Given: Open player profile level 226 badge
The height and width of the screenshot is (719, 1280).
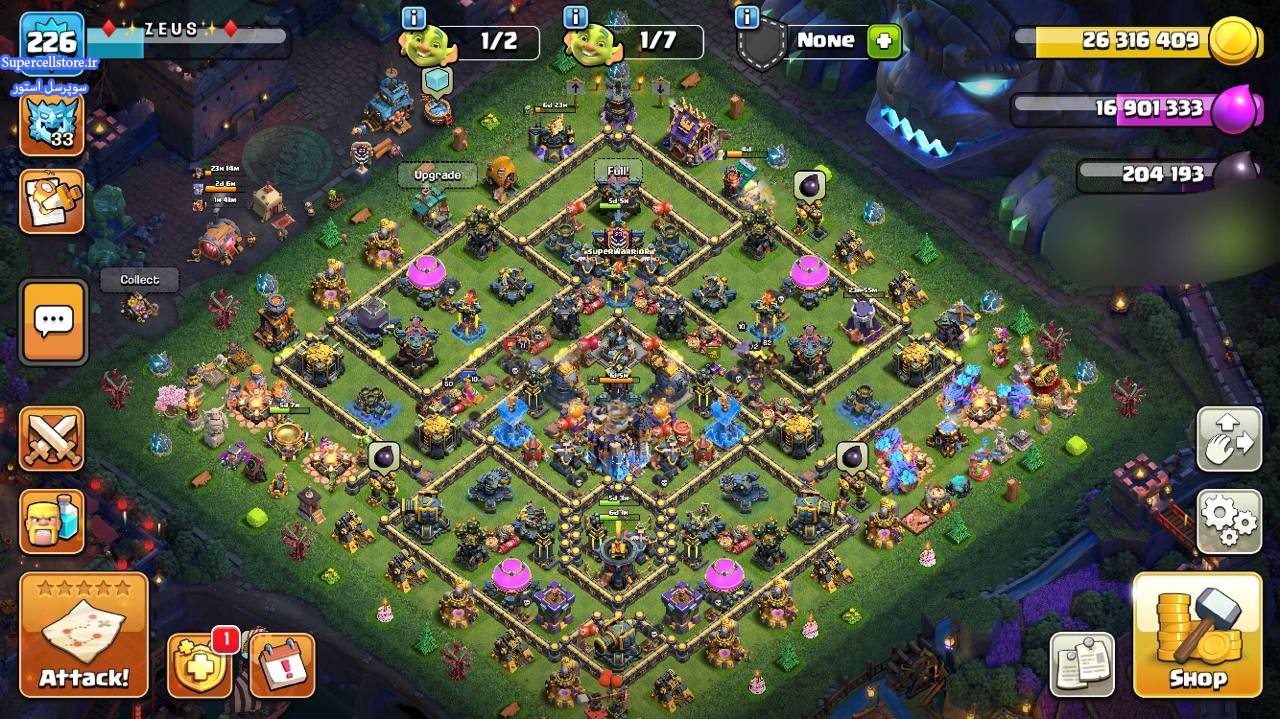Looking at the screenshot, I should (52, 42).
